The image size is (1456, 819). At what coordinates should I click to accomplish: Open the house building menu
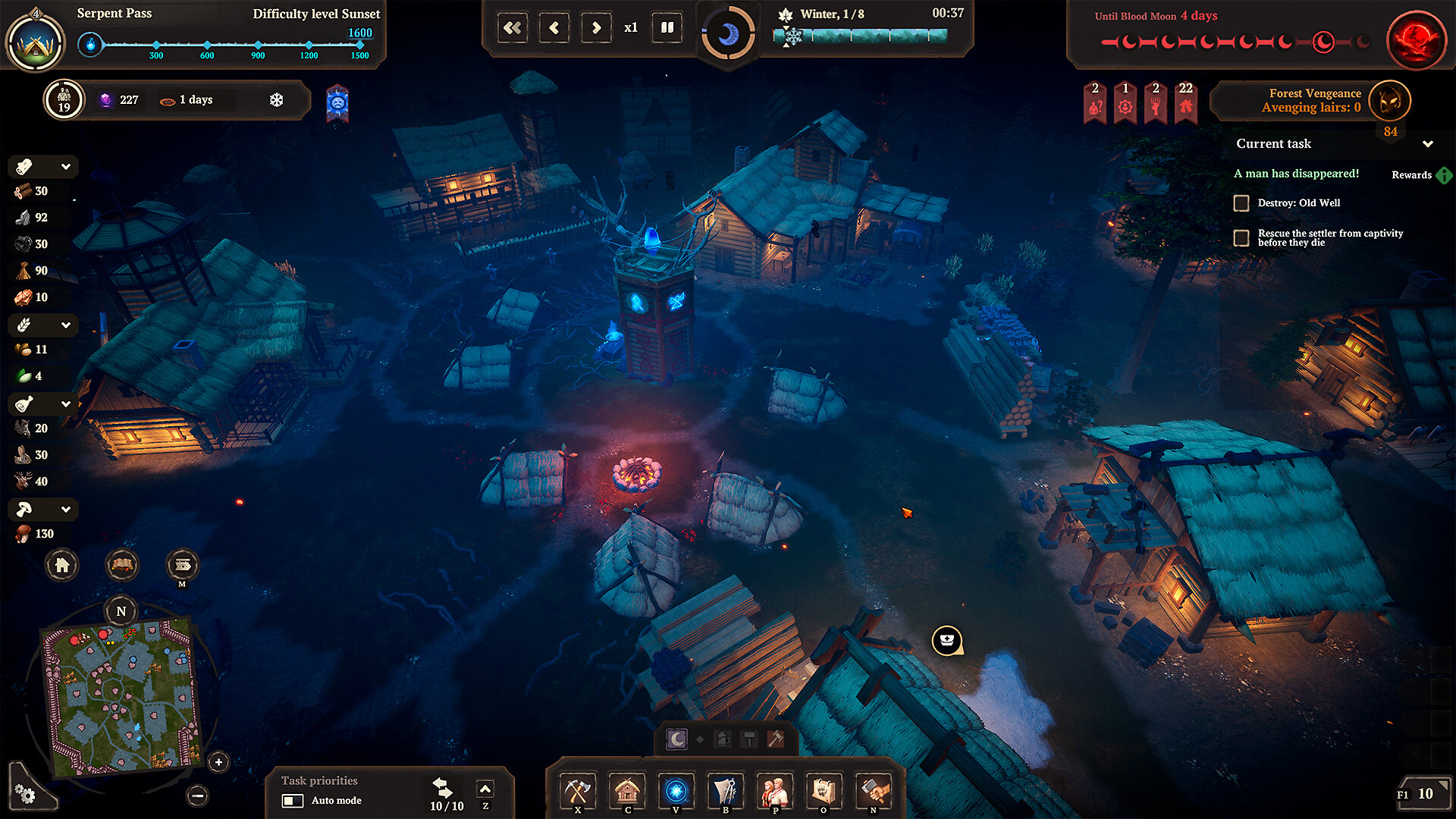coord(627,791)
